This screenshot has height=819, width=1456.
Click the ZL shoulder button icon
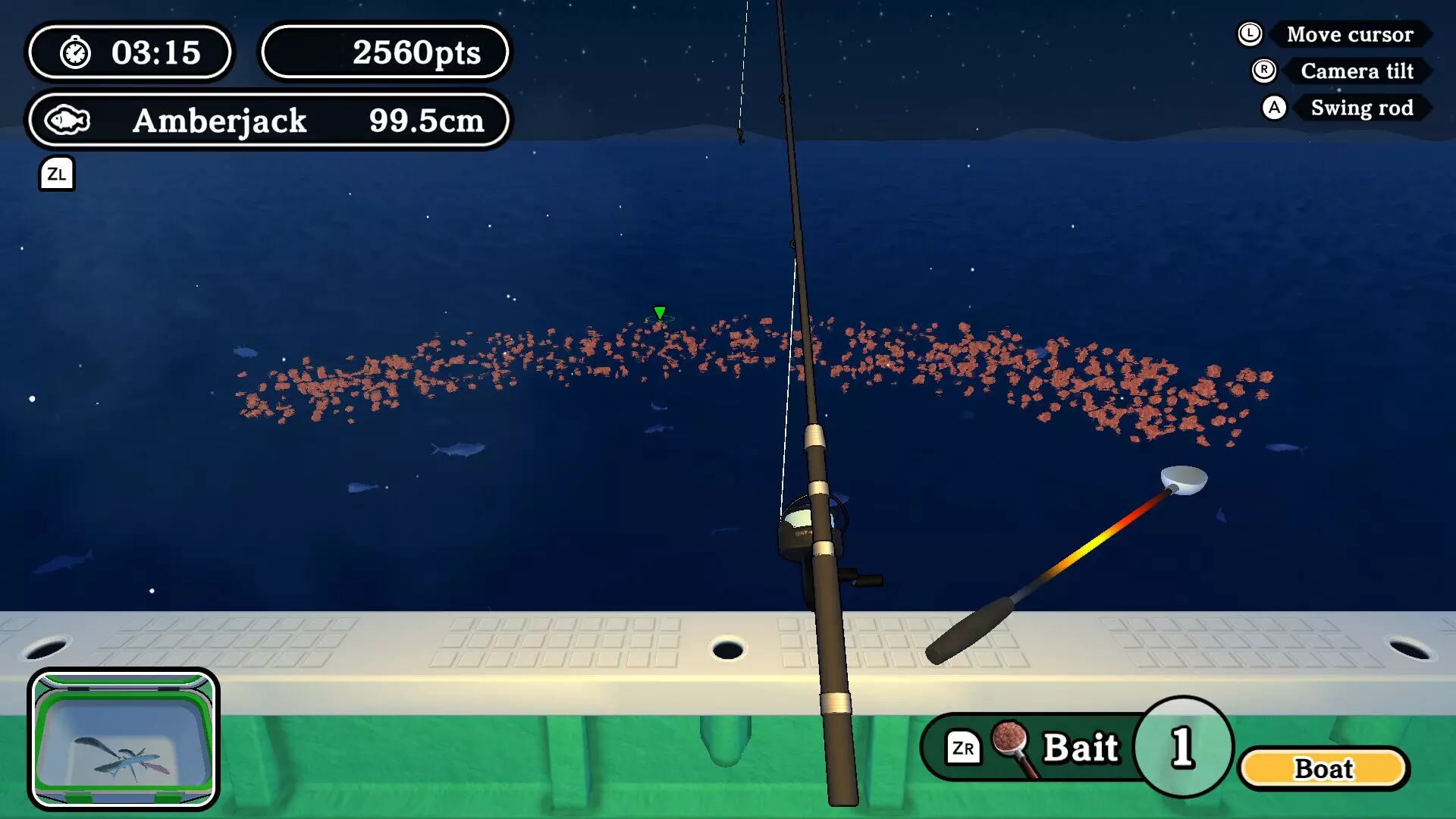57,174
